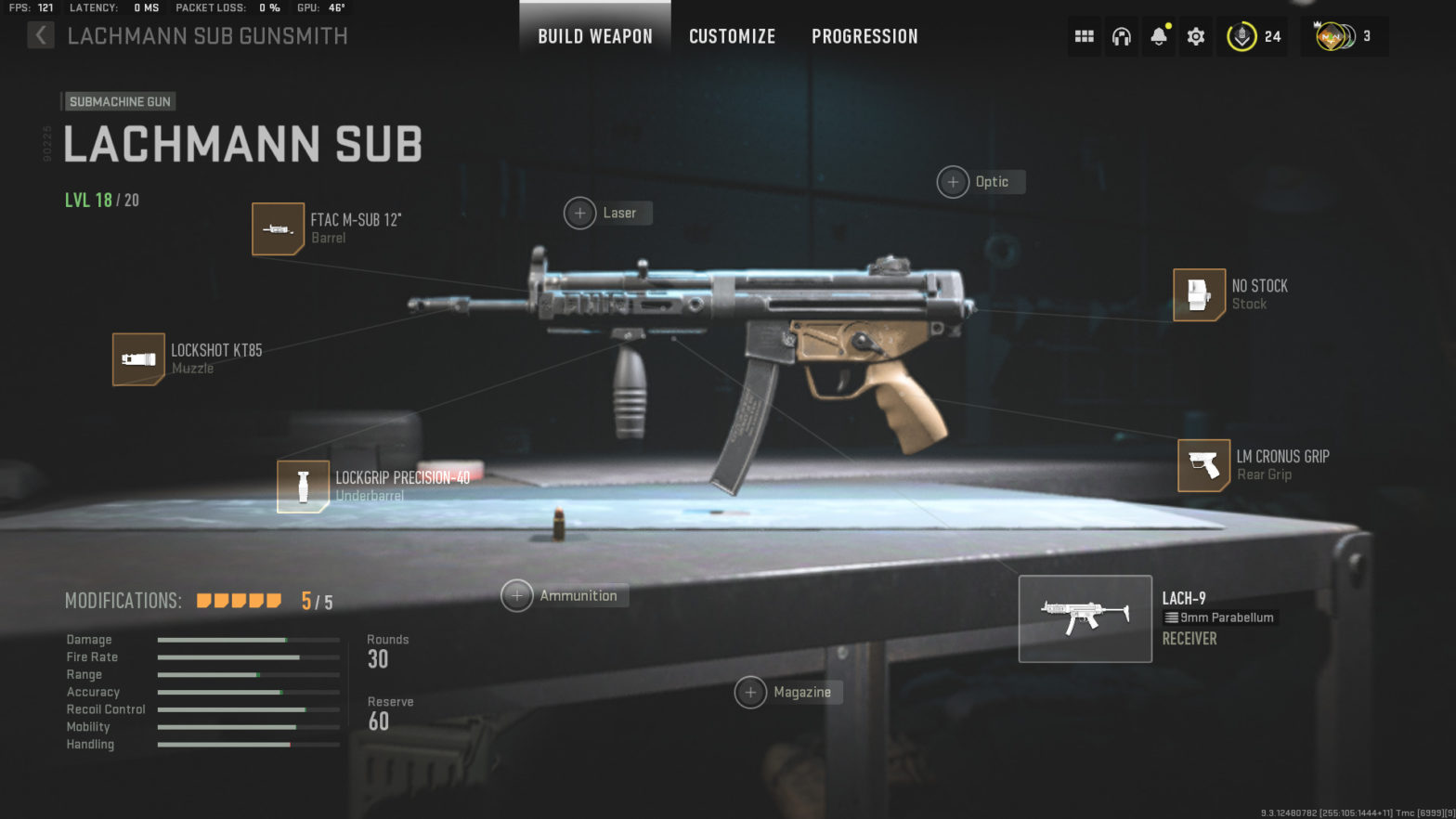Open the Progression tab
1456x819 pixels.
pyautogui.click(x=864, y=36)
